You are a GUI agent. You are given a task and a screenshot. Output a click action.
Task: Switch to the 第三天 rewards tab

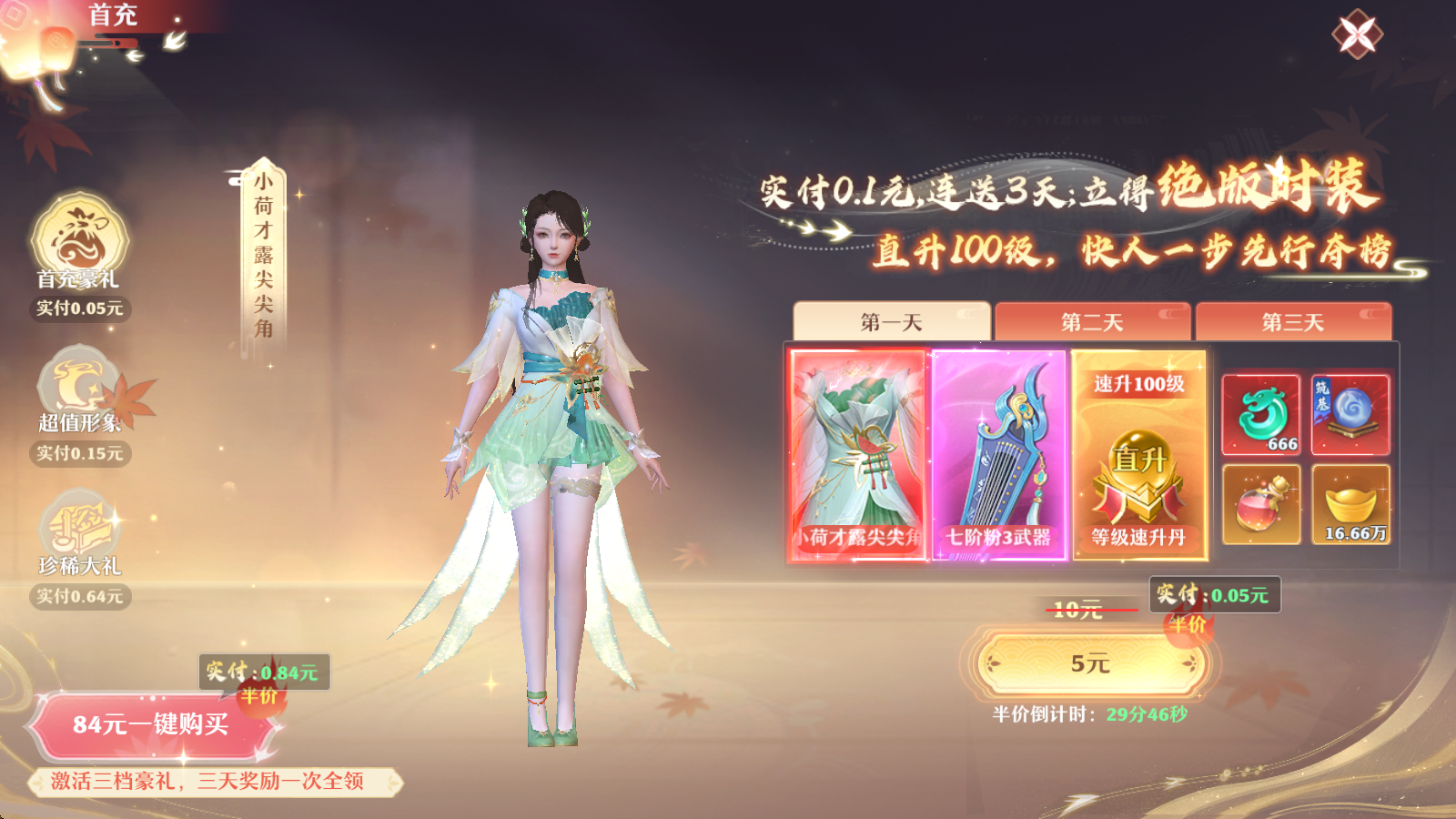point(1292,320)
